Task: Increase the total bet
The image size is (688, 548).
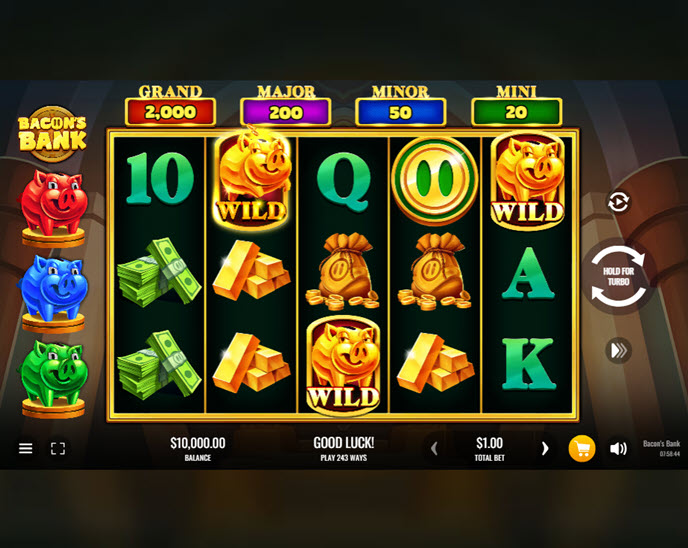Action: click(x=545, y=449)
